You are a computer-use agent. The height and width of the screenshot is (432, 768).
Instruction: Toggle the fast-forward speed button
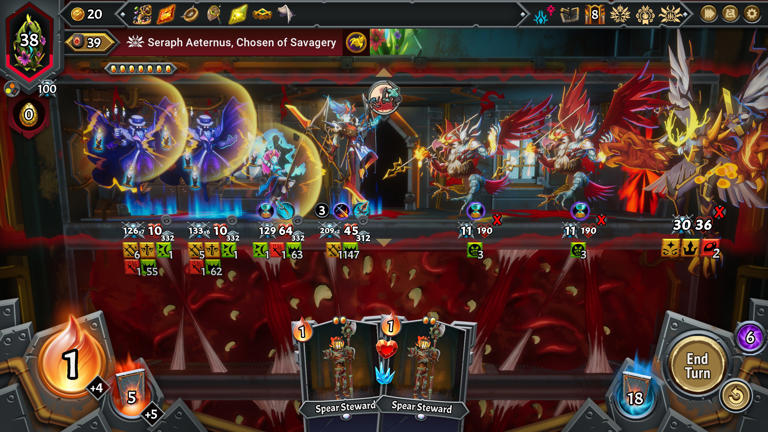pyautogui.click(x=709, y=14)
